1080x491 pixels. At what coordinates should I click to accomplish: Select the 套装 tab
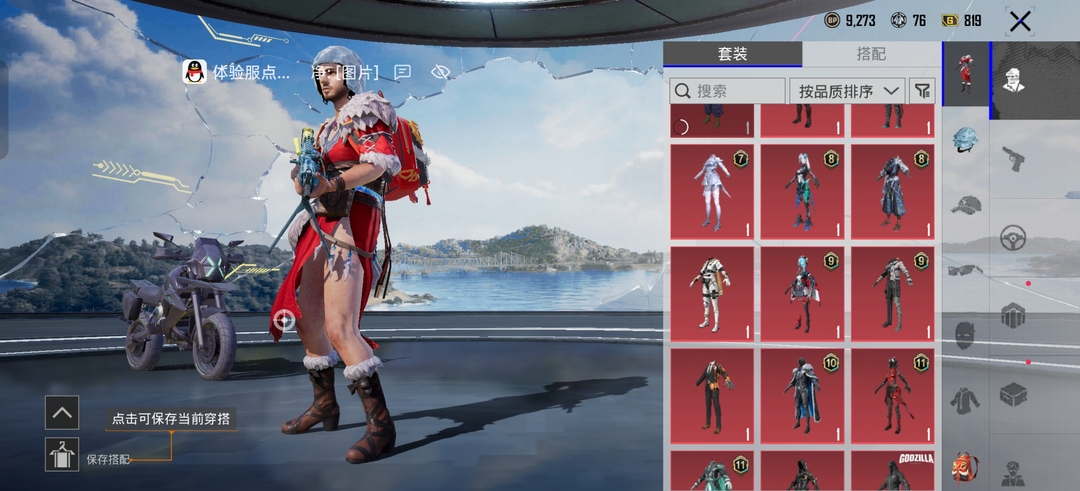(733, 54)
